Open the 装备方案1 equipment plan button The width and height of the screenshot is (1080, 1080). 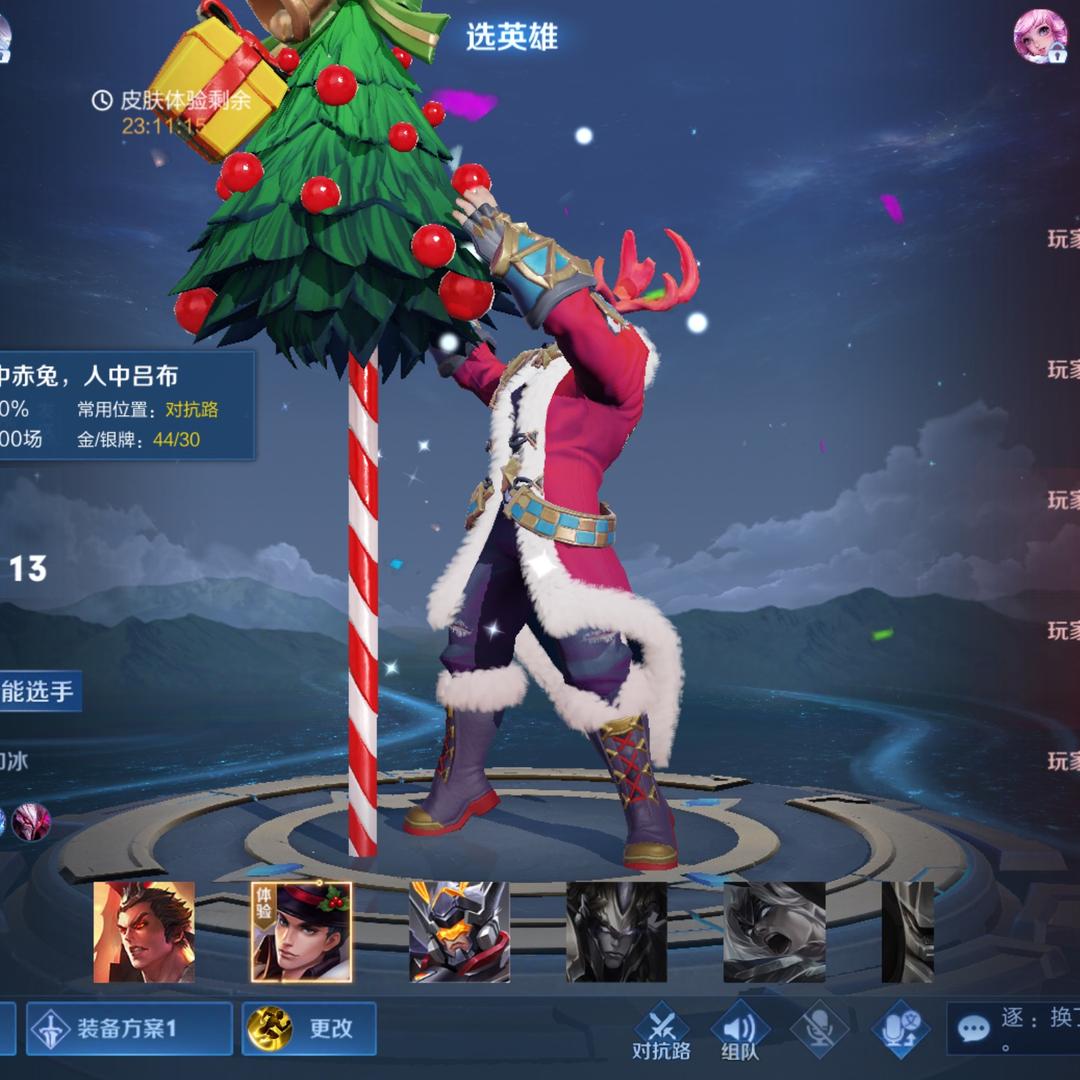130,1028
